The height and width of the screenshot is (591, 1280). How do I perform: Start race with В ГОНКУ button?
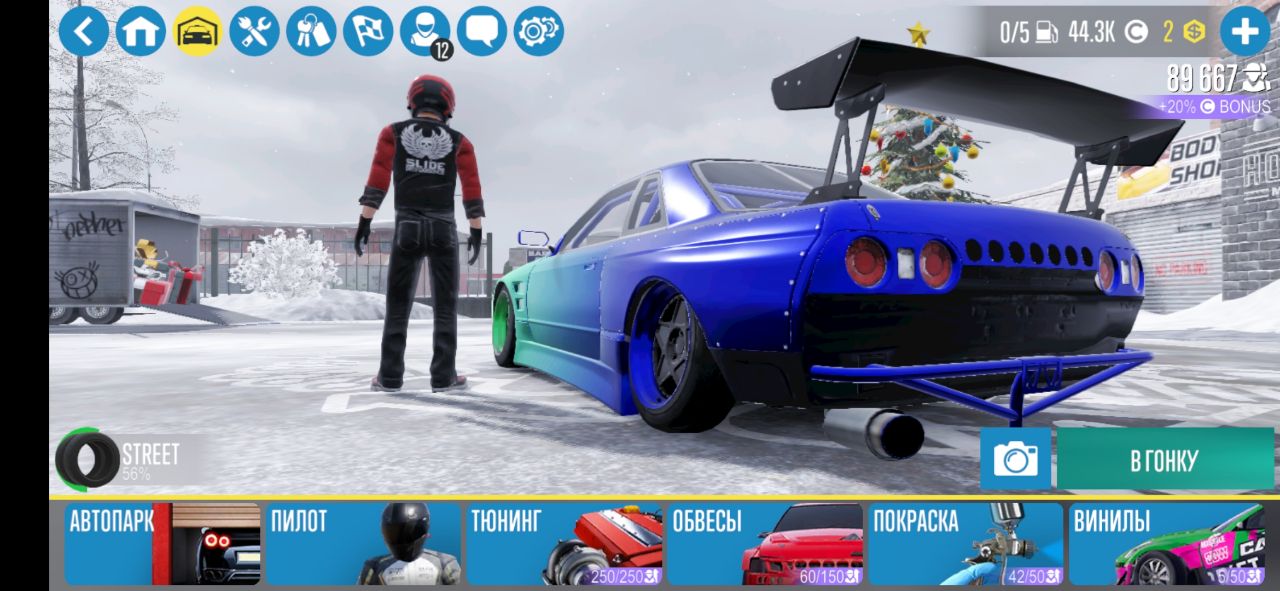pos(1165,459)
